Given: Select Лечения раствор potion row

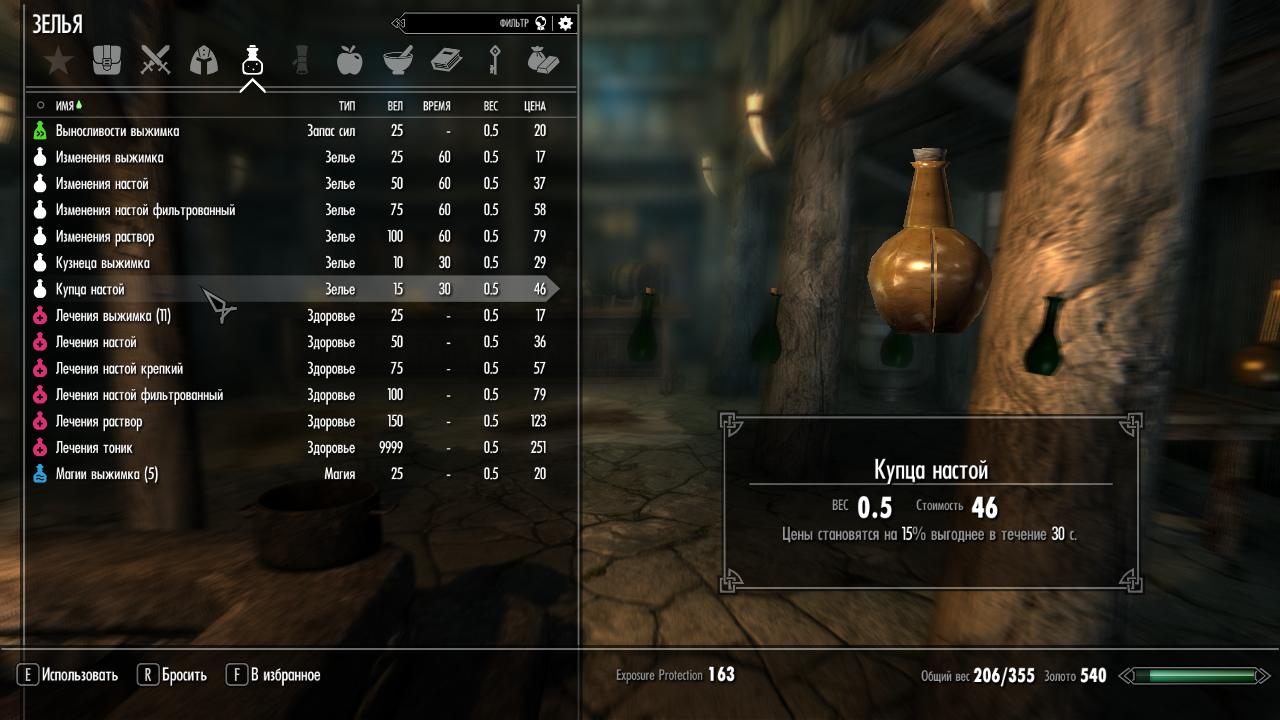Looking at the screenshot, I should coord(99,421).
